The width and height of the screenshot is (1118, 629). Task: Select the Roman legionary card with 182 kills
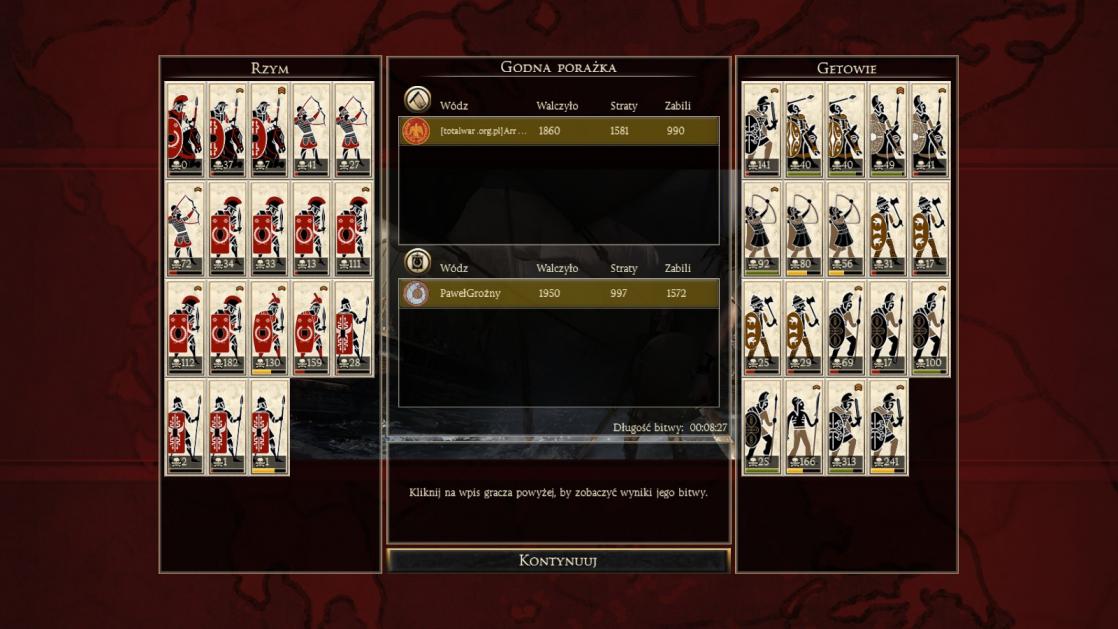[x=227, y=328]
